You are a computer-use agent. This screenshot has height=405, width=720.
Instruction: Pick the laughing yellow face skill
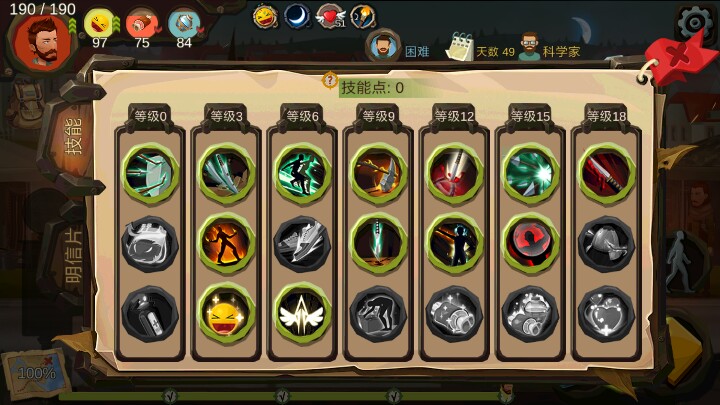[x=226, y=313]
